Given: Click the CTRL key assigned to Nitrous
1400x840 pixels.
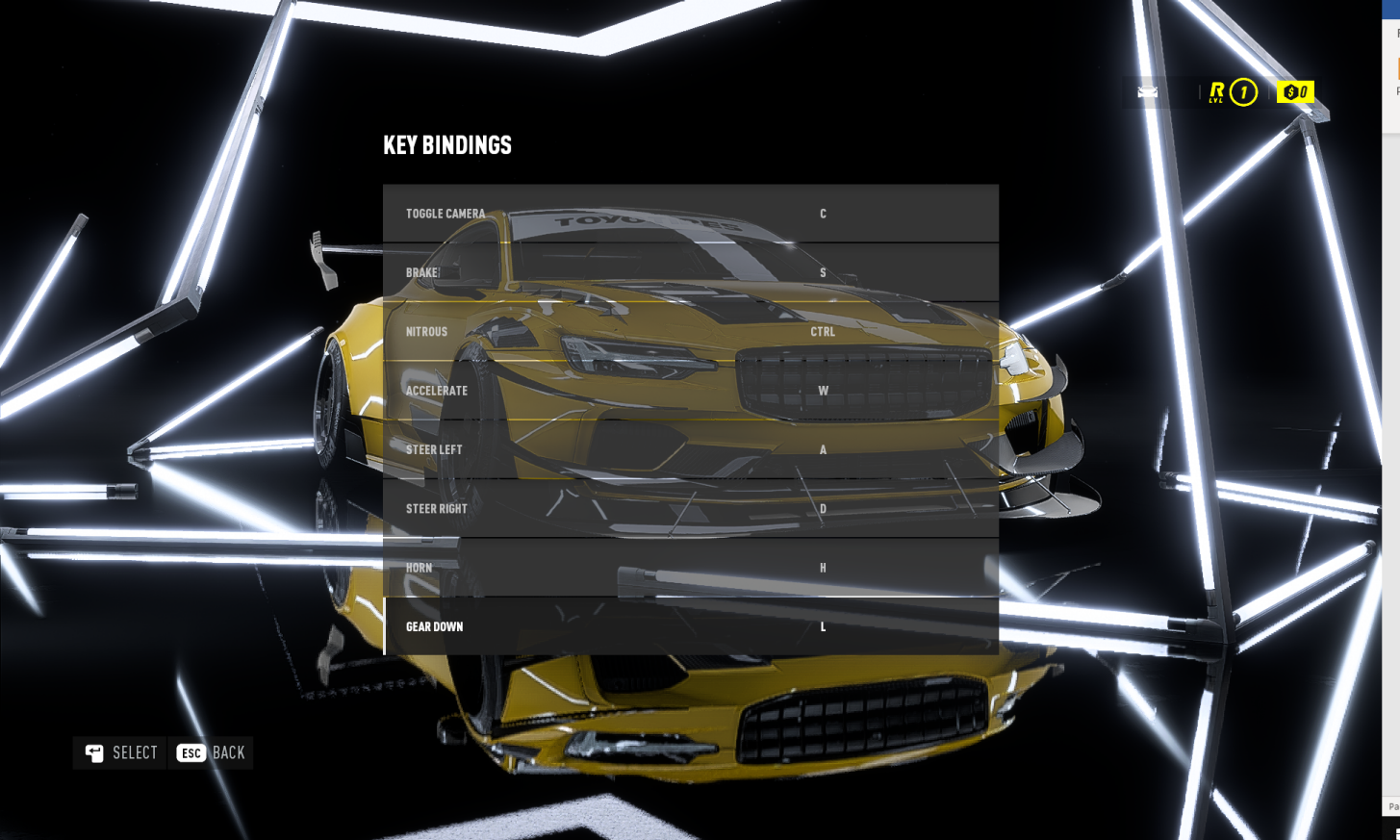Looking at the screenshot, I should point(825,331).
